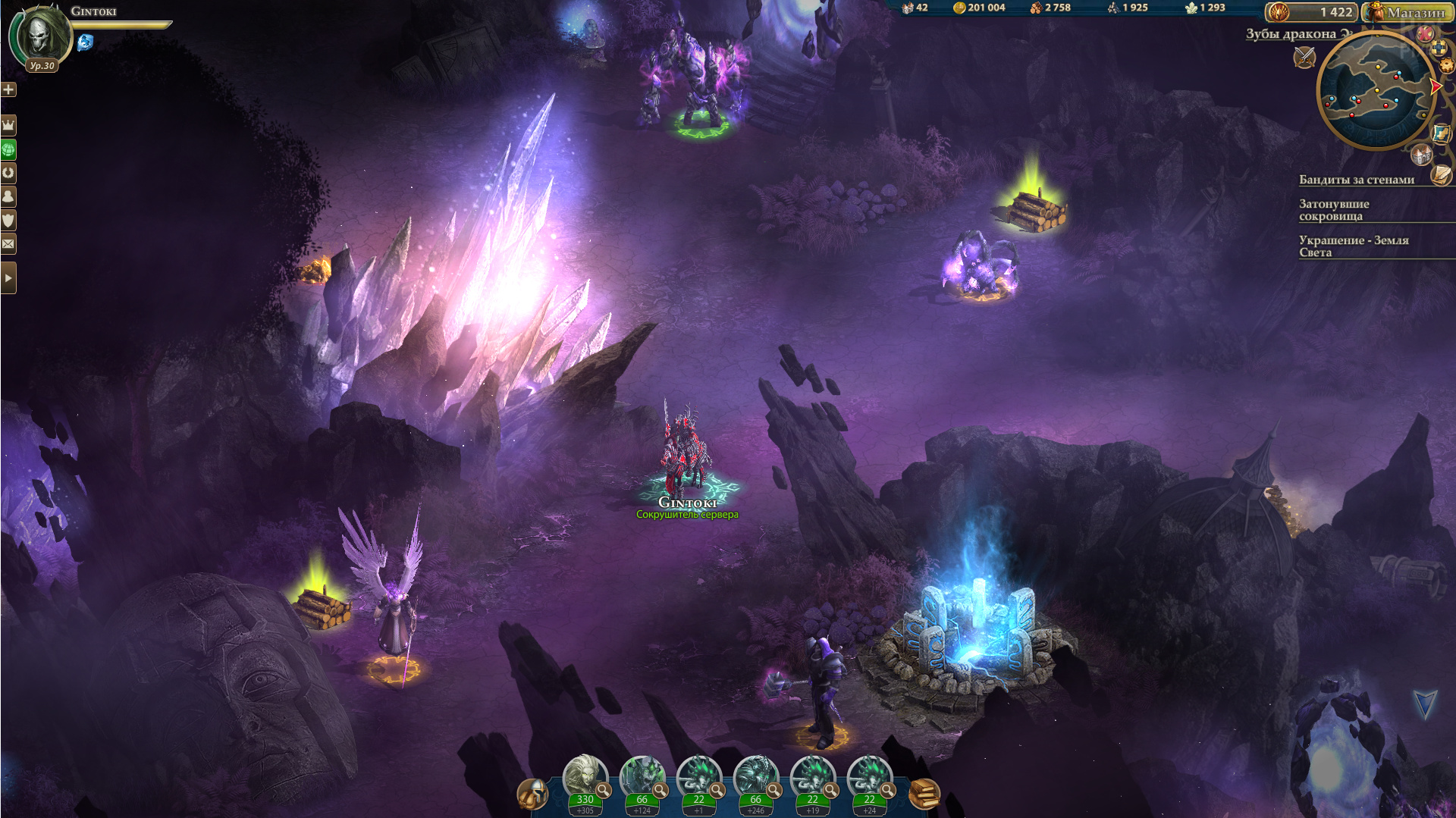Open the laurel wreath sidebar menu
Screen dimensions: 1456x818
[8, 173]
